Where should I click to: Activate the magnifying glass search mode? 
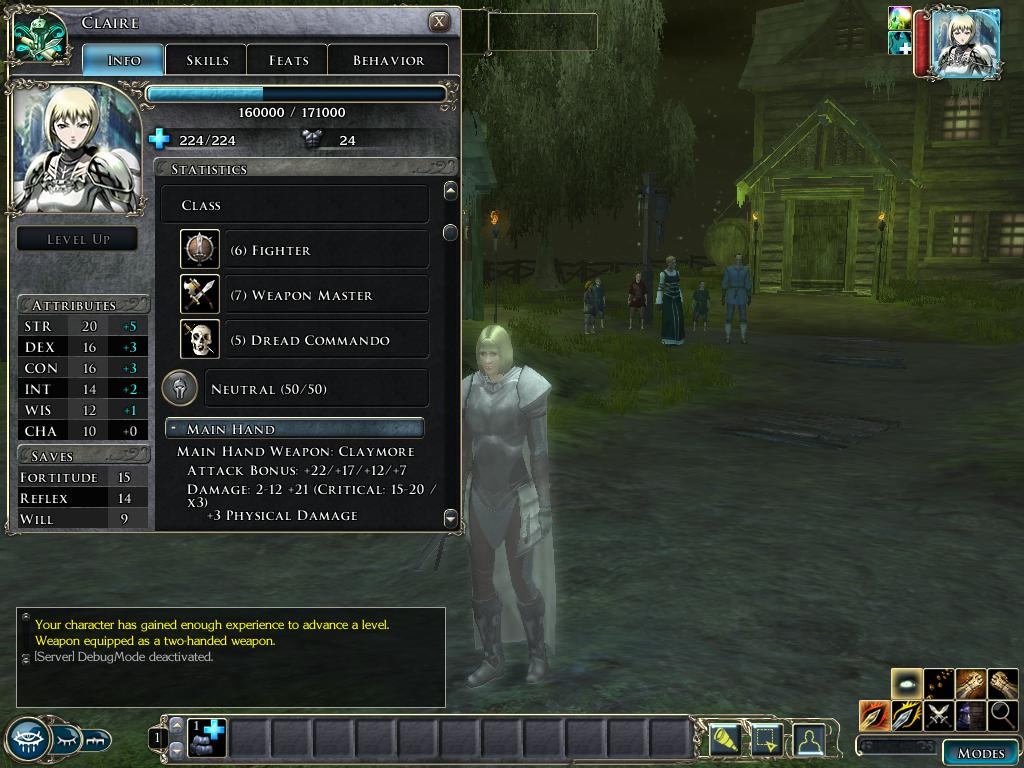coord(1003,716)
